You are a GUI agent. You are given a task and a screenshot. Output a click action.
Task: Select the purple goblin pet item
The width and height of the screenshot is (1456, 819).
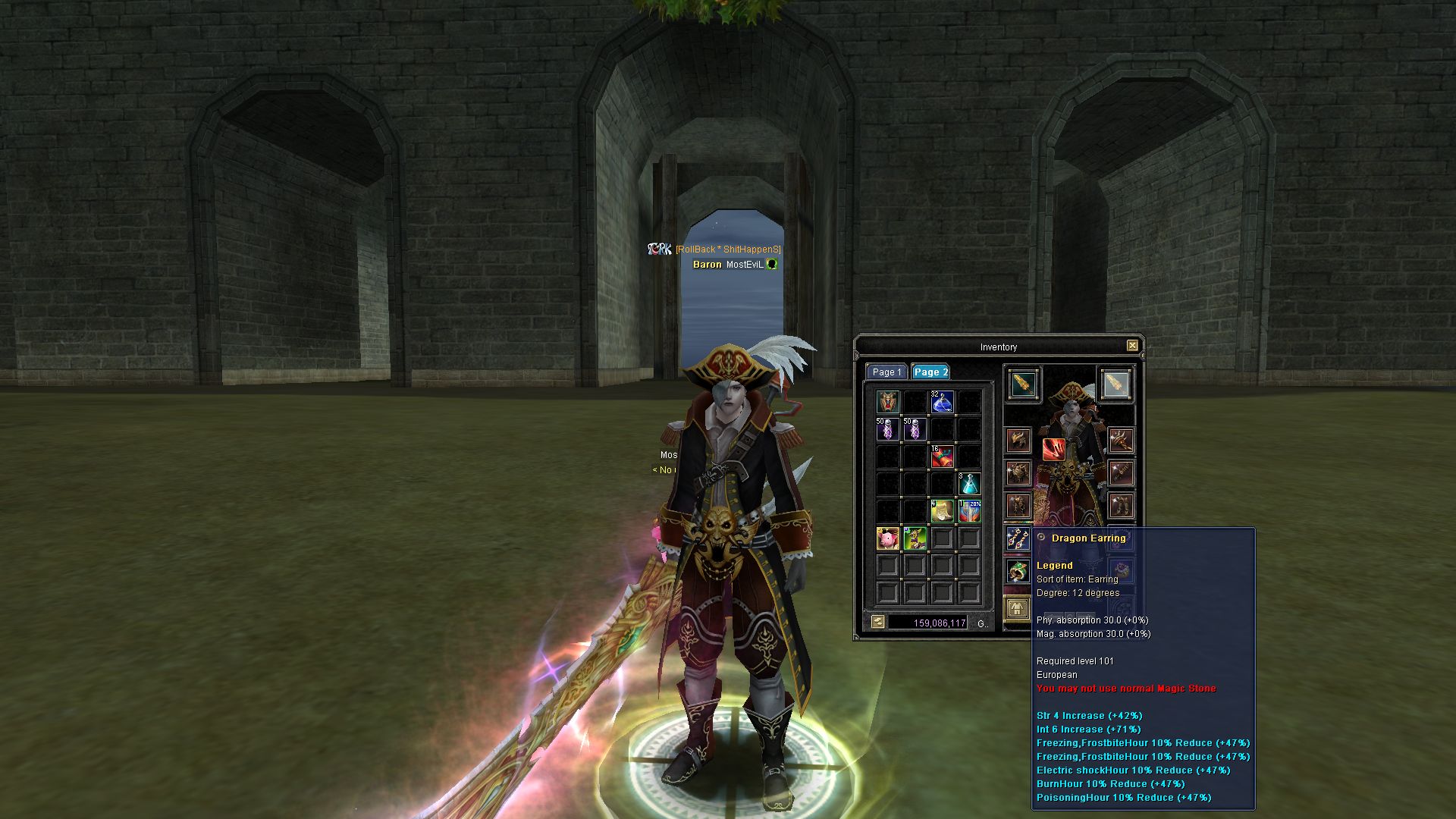click(x=915, y=538)
